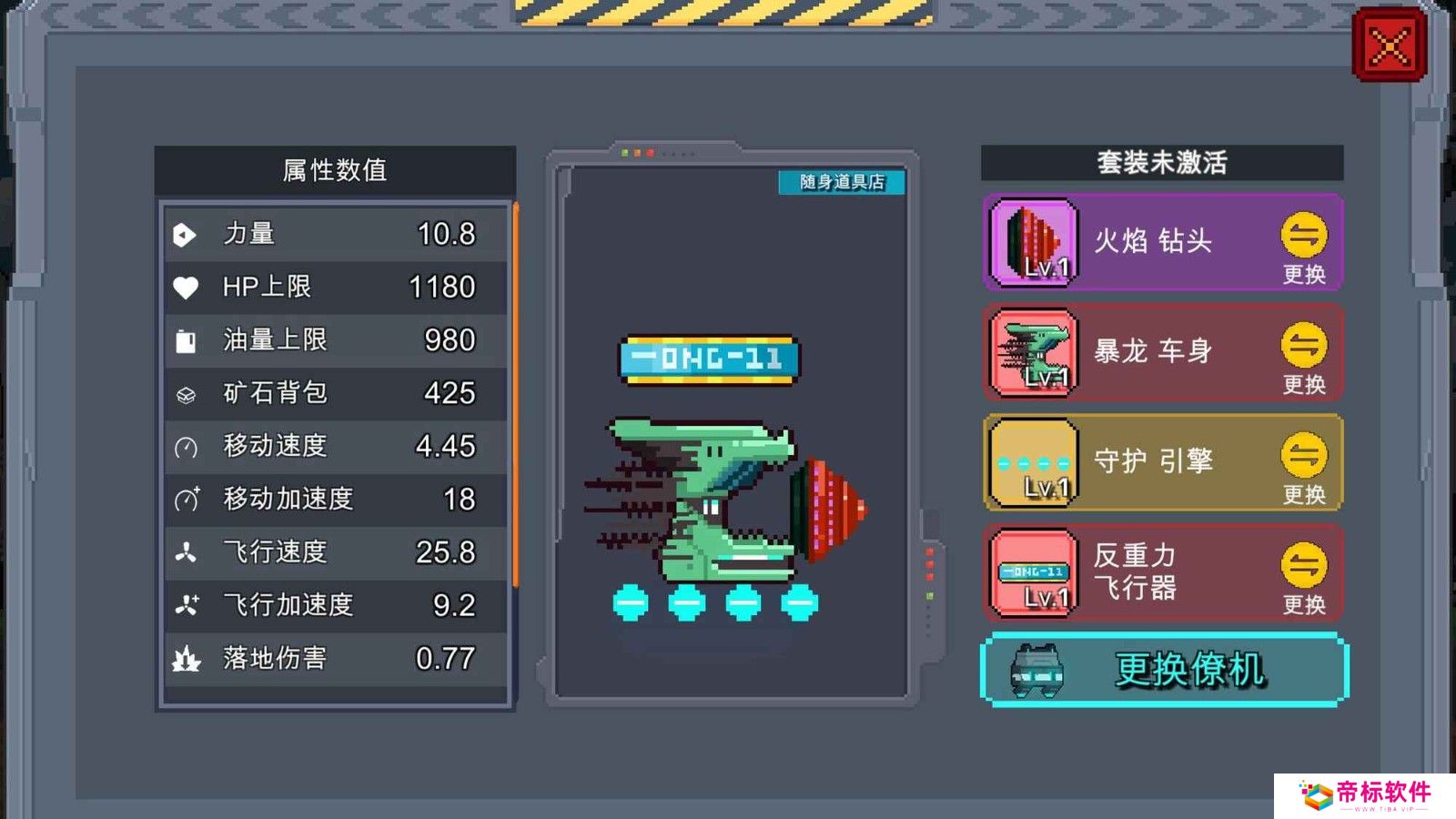Select the anti-gravity flyer Lv.1 icon
The image size is (1456, 819).
point(1034,573)
